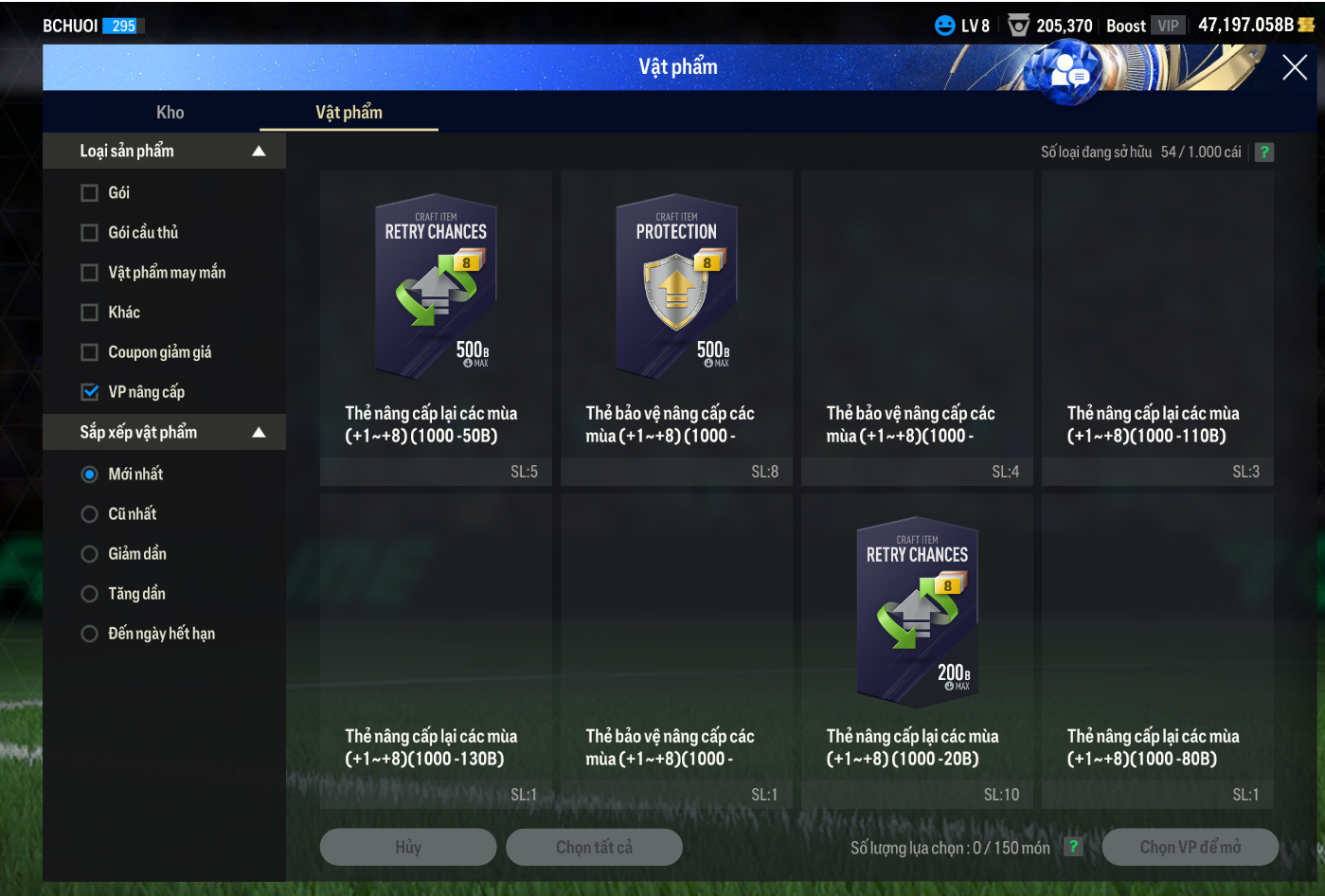Uncheck the VP nâng cấp filter

coord(90,392)
